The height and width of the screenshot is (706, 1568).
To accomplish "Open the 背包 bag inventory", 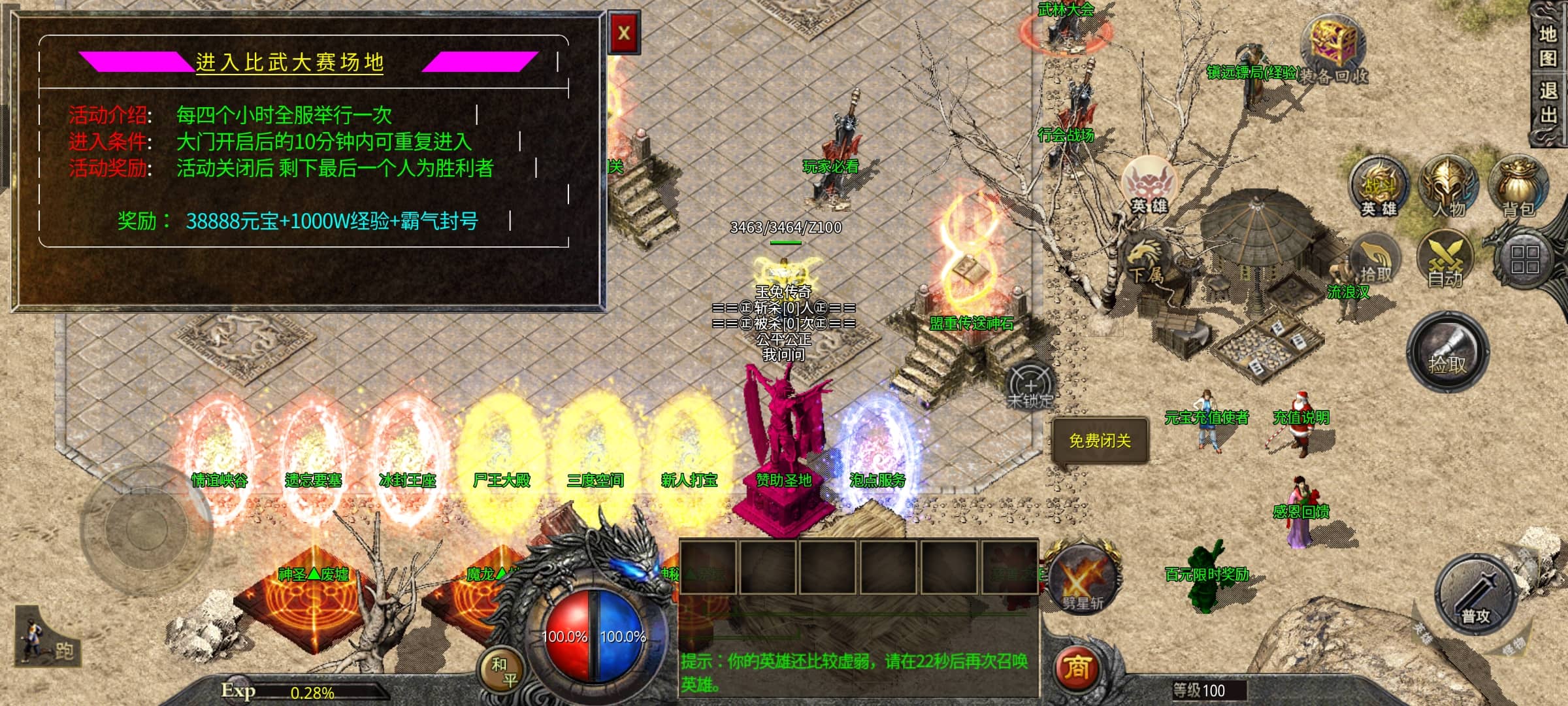I will point(1517,186).
